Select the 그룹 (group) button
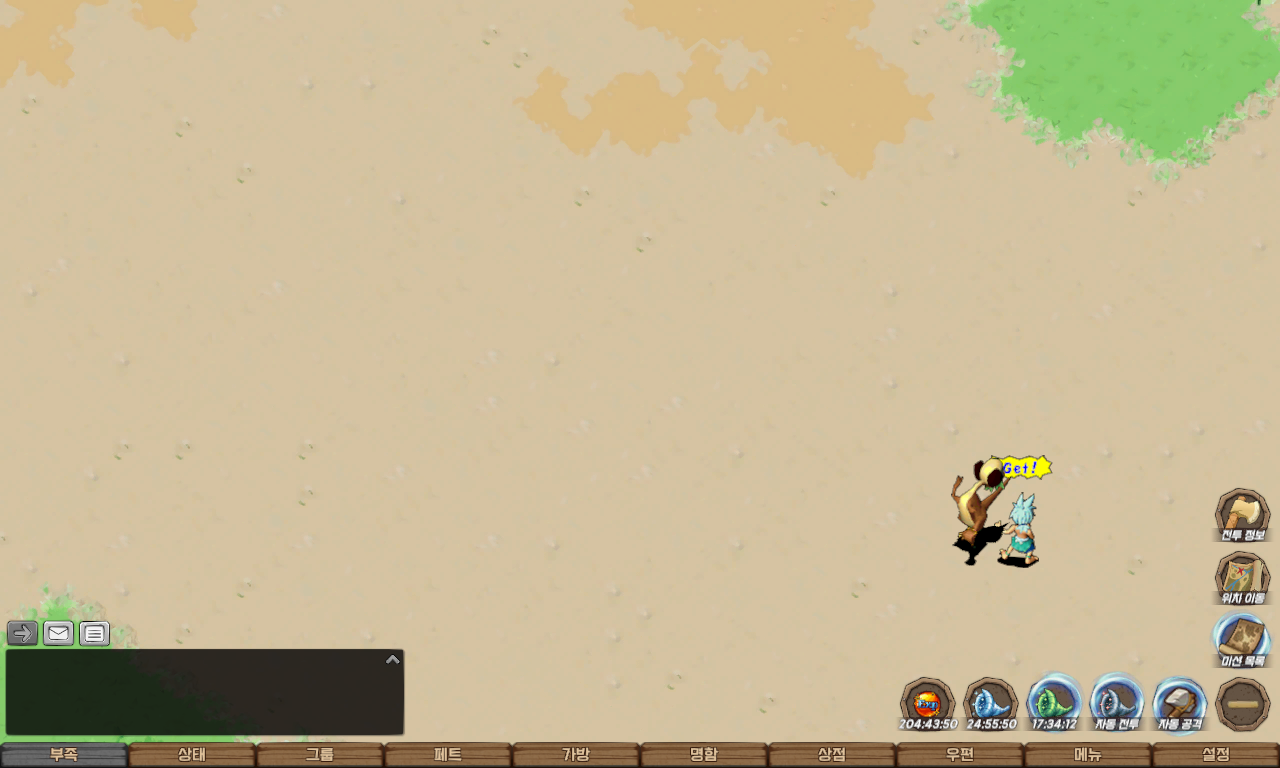 (320, 755)
